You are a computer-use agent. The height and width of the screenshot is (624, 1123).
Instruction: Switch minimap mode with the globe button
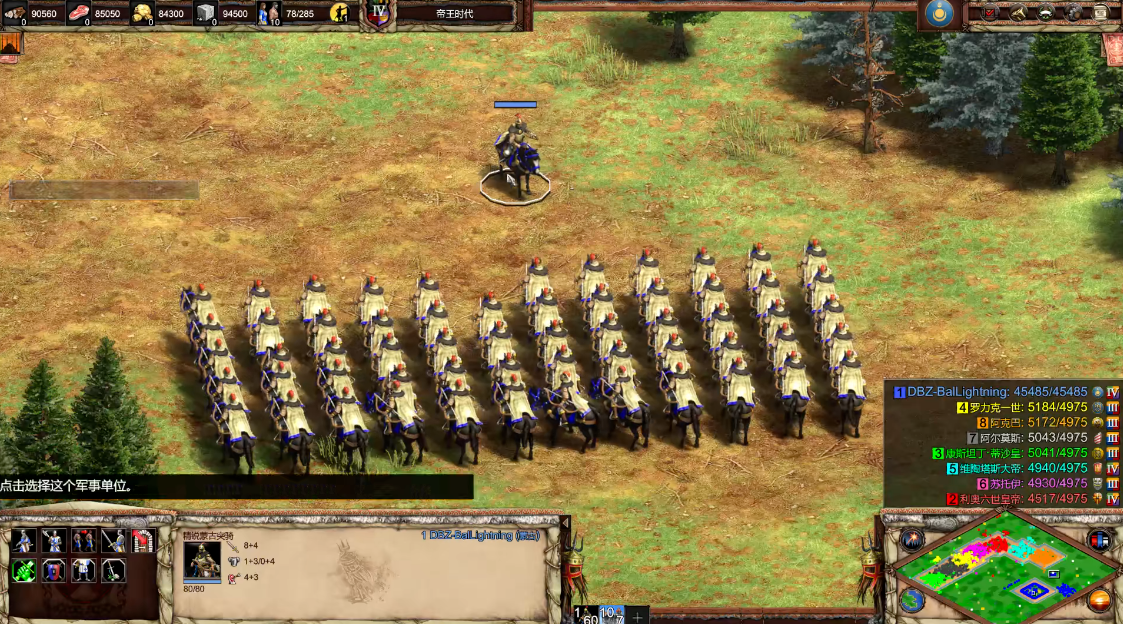(x=911, y=600)
